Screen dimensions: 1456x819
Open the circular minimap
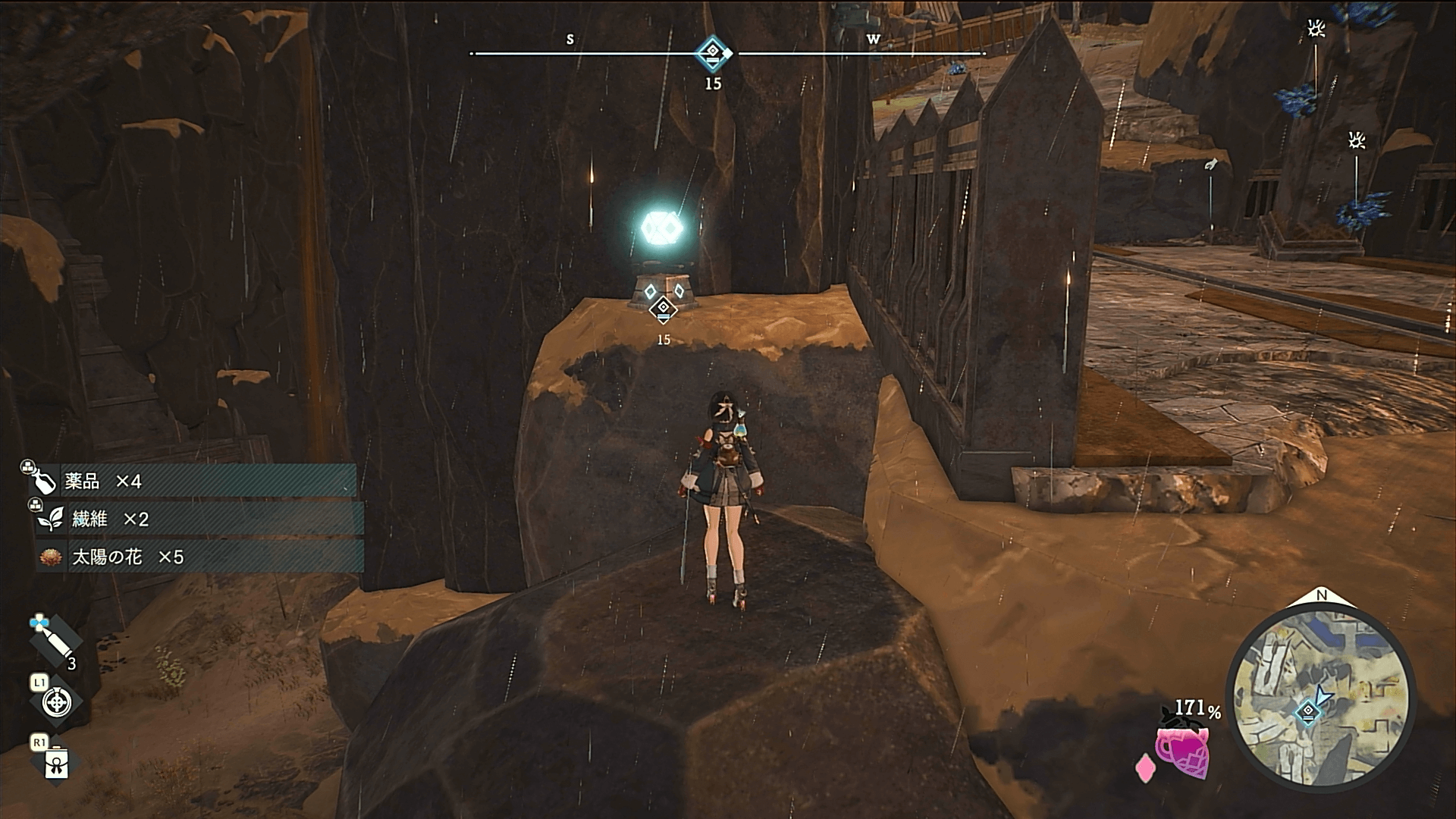click(1320, 698)
